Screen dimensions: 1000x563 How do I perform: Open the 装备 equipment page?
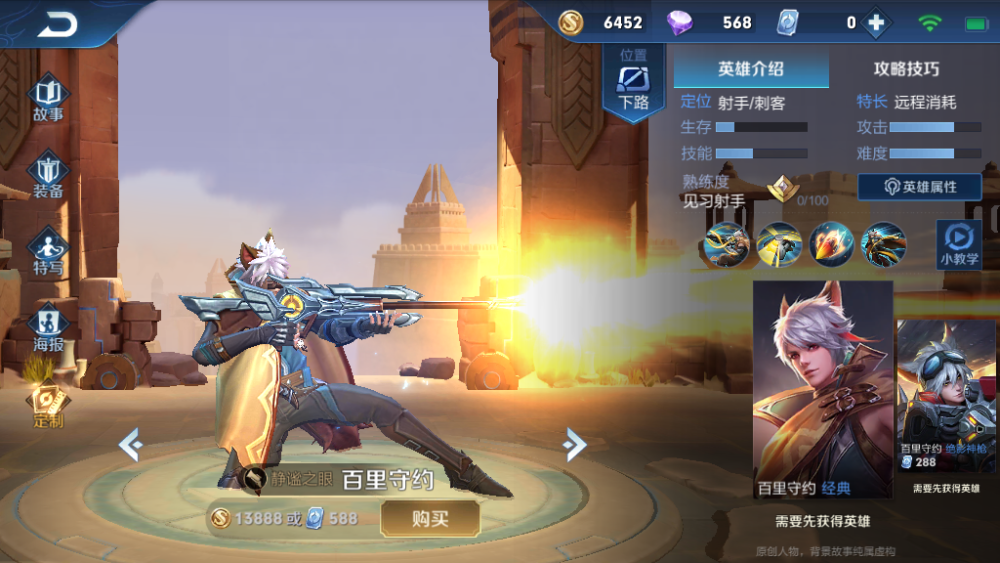(x=48, y=175)
